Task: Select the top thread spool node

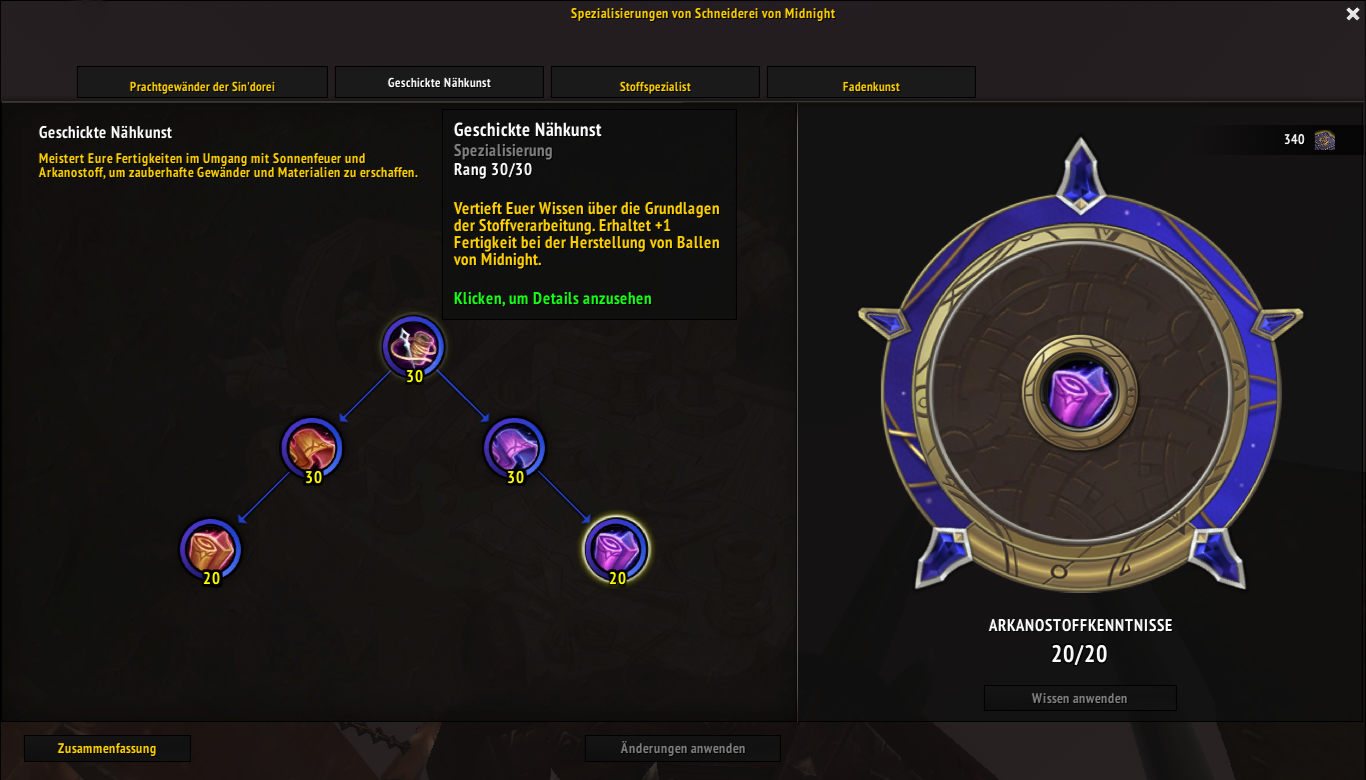Action: [x=413, y=347]
